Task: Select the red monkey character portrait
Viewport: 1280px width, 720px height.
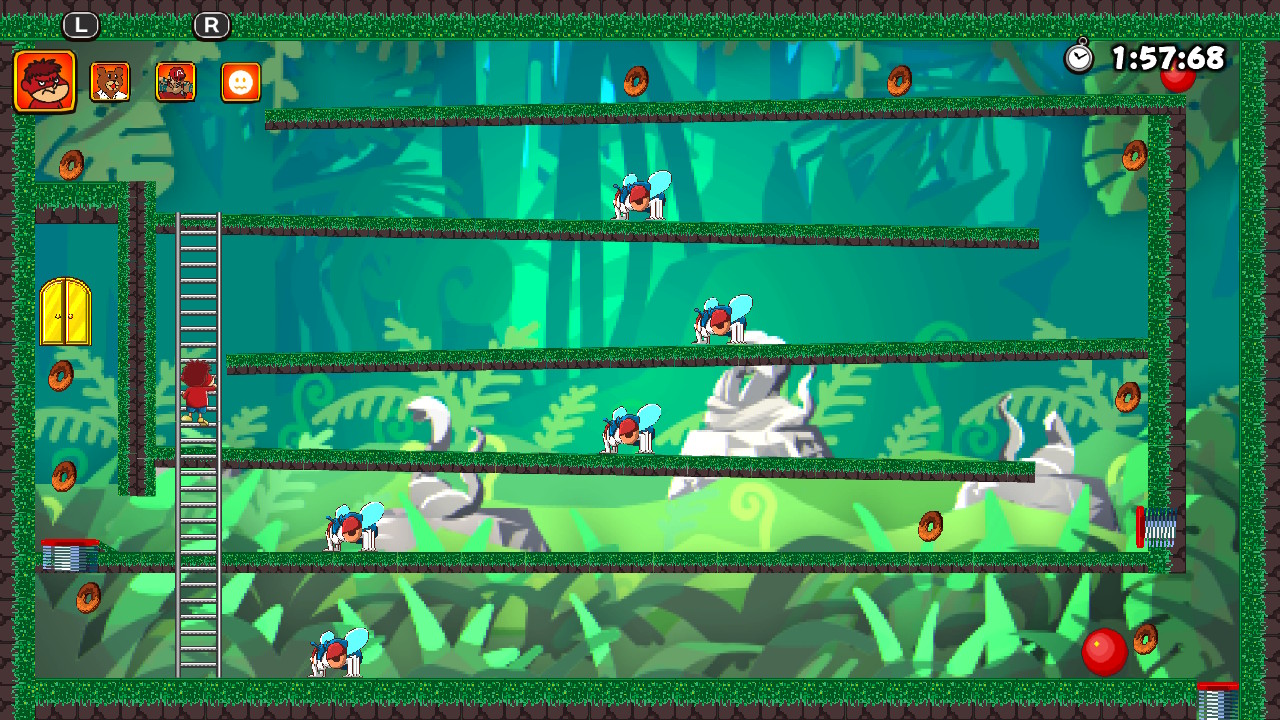Action: pos(45,82)
